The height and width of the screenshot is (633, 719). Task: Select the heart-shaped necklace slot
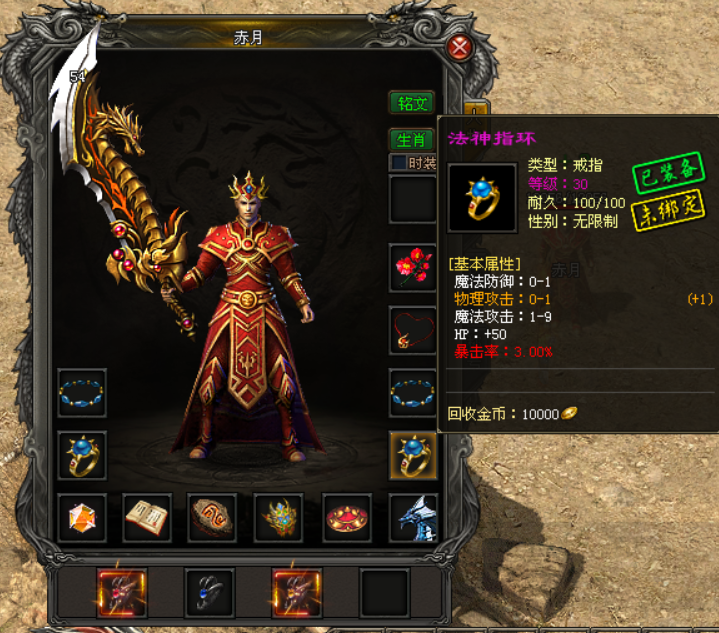coord(412,330)
